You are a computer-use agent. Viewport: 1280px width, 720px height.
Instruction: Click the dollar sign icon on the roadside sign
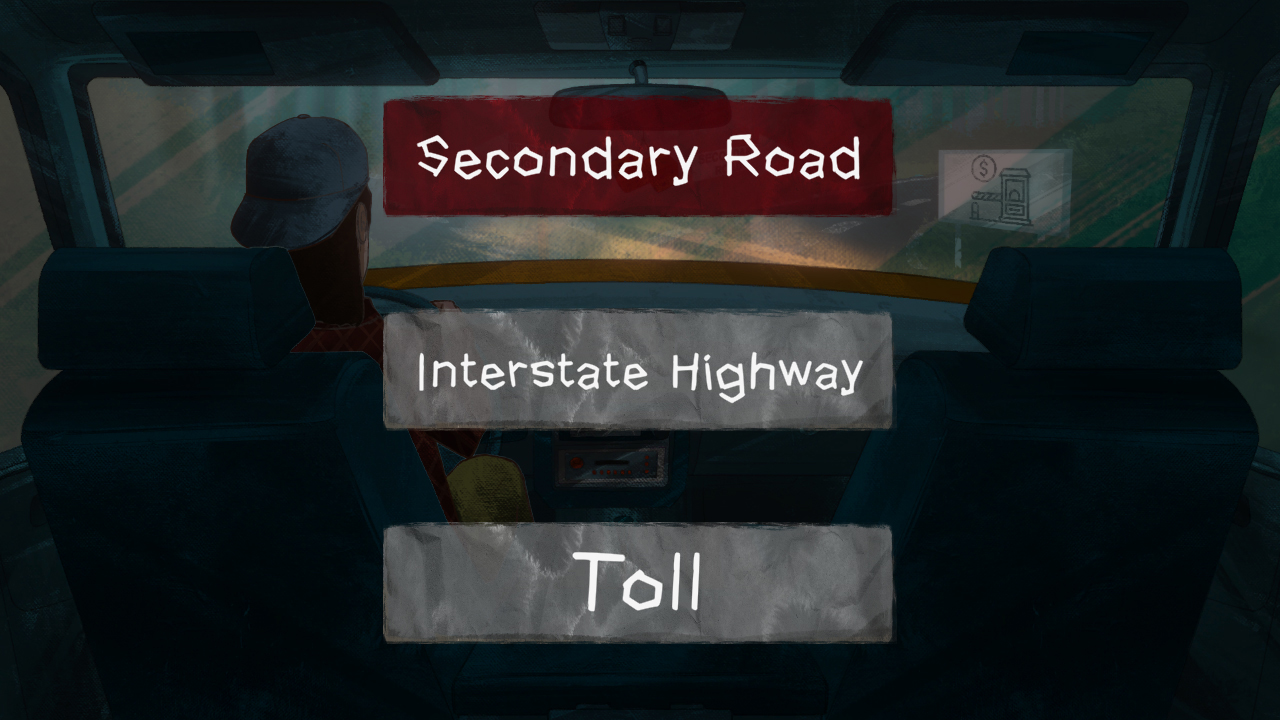tap(984, 168)
